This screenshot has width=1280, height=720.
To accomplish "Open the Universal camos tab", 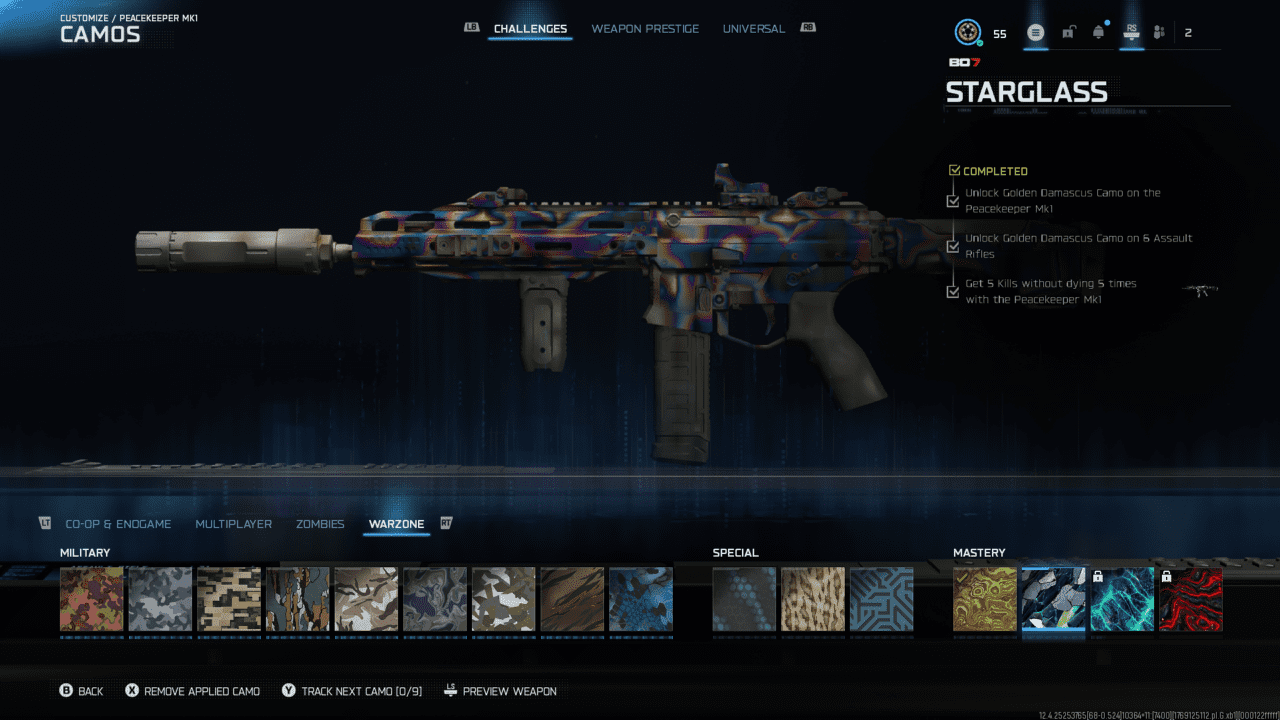I will point(753,29).
